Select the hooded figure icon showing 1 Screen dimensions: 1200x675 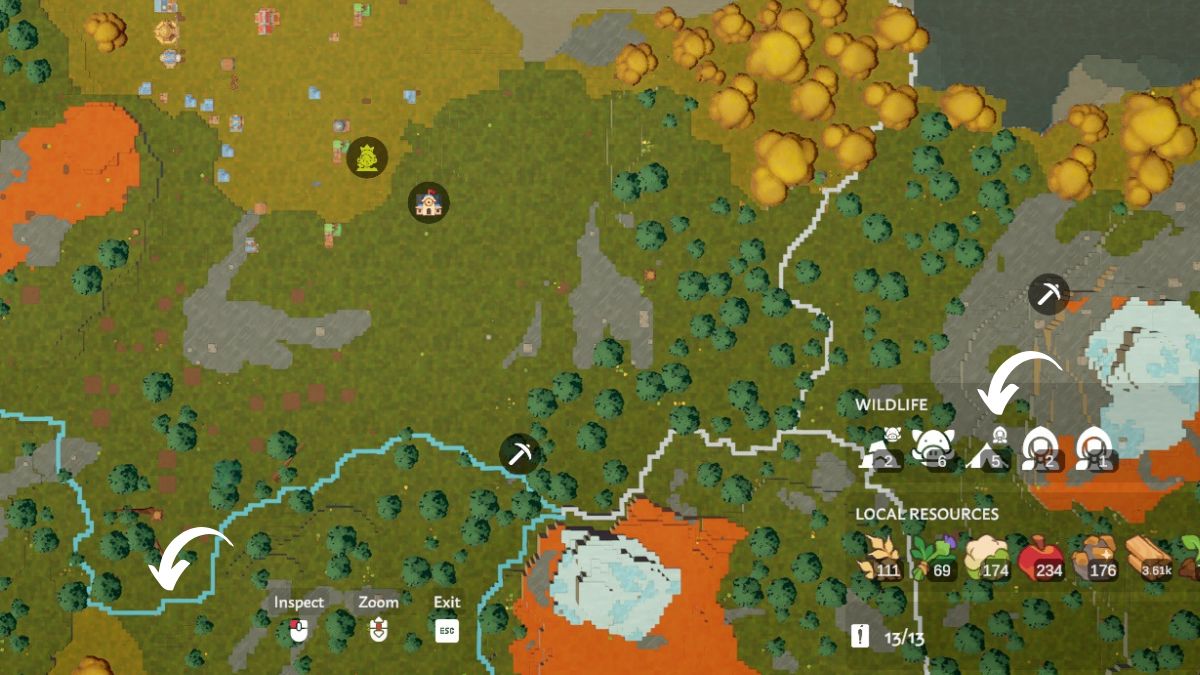[1094, 448]
